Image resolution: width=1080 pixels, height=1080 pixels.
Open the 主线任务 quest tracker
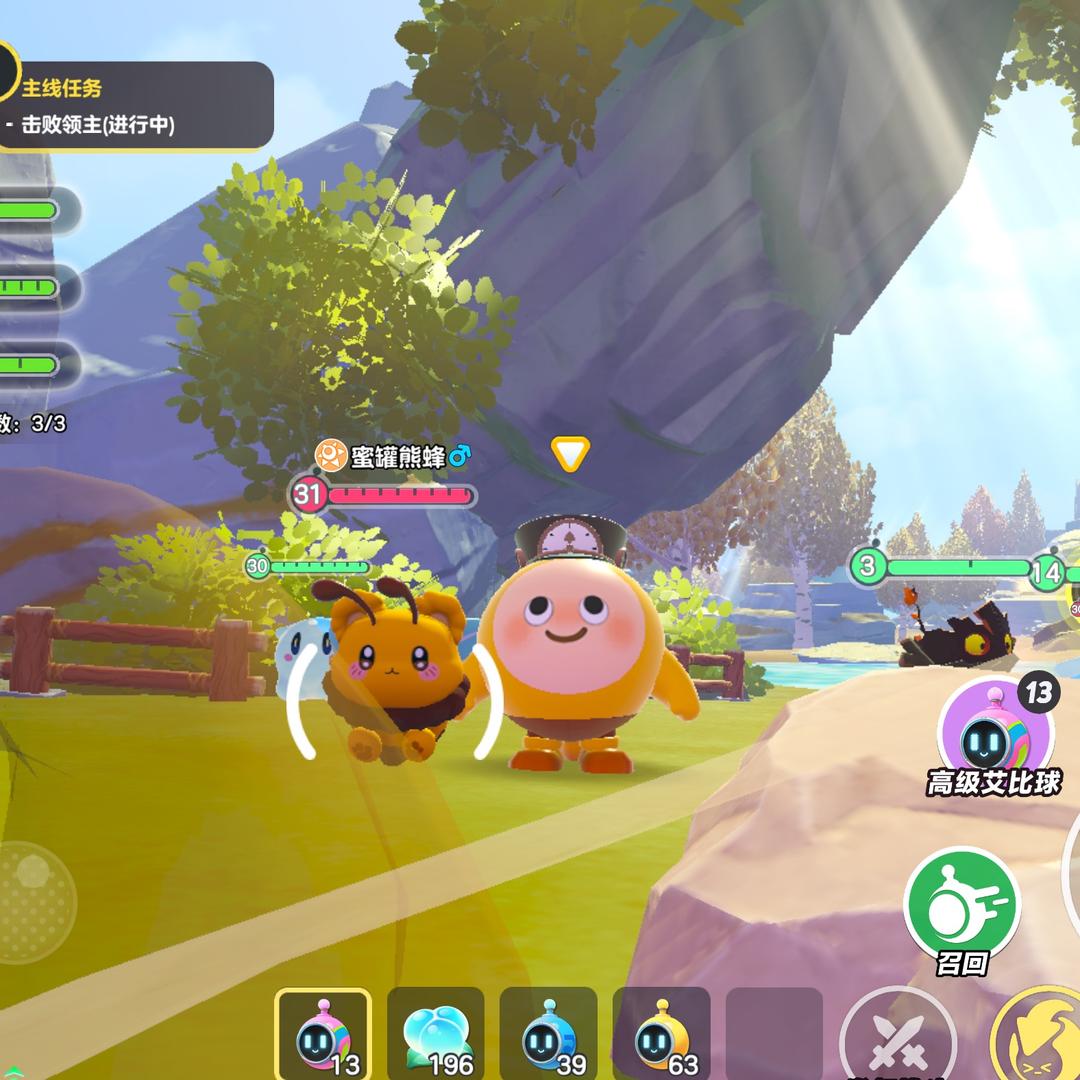135,106
